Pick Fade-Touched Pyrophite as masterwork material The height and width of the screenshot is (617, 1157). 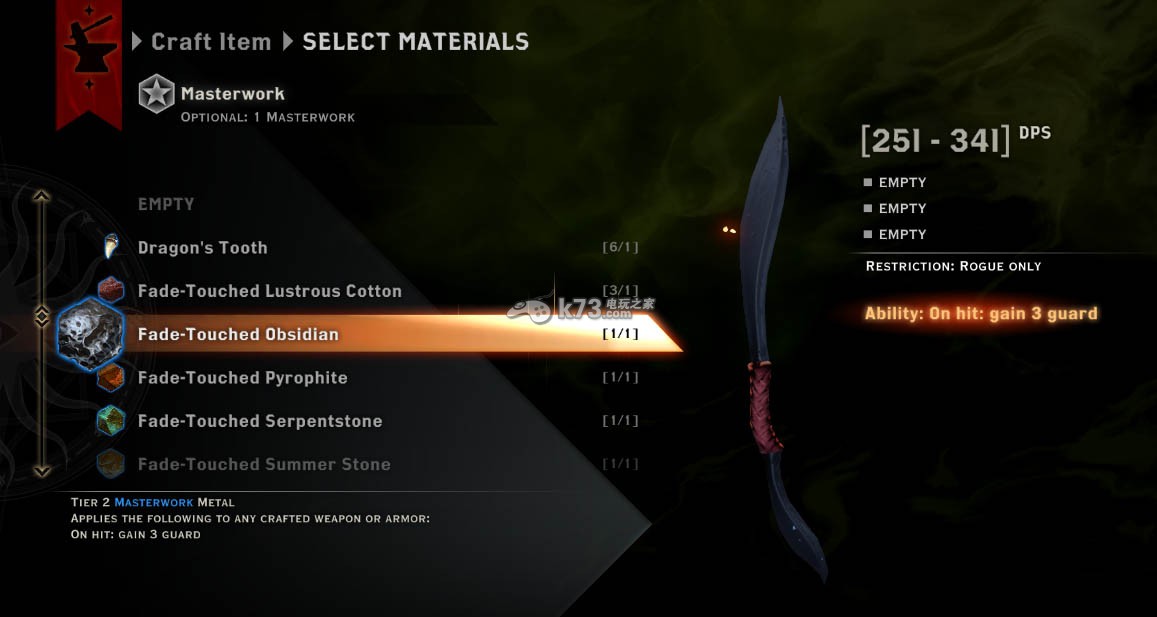242,378
